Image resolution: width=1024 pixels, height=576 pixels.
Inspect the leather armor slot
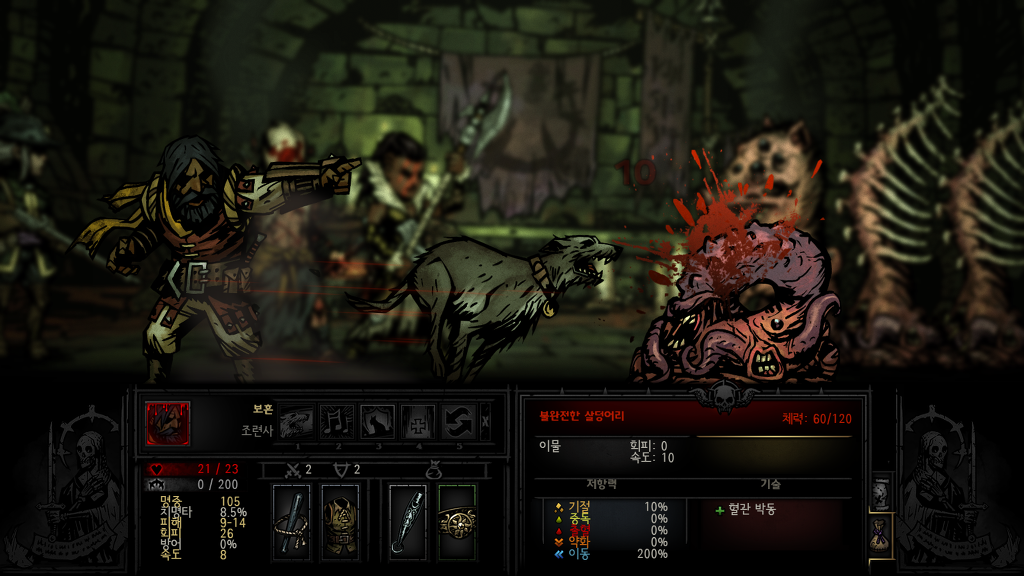click(340, 521)
